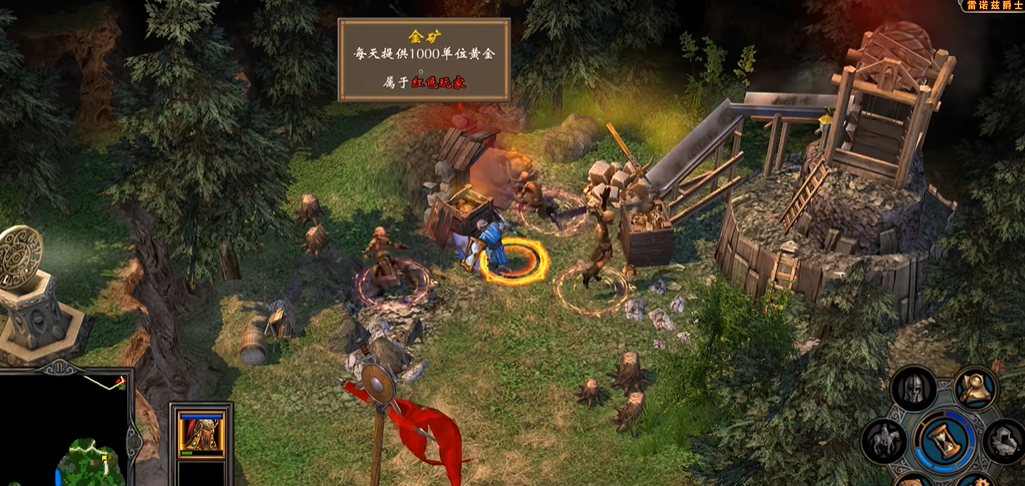1025x486 pixels.
Task: Click the mine entrance underground button
Action: pos(1005,441)
